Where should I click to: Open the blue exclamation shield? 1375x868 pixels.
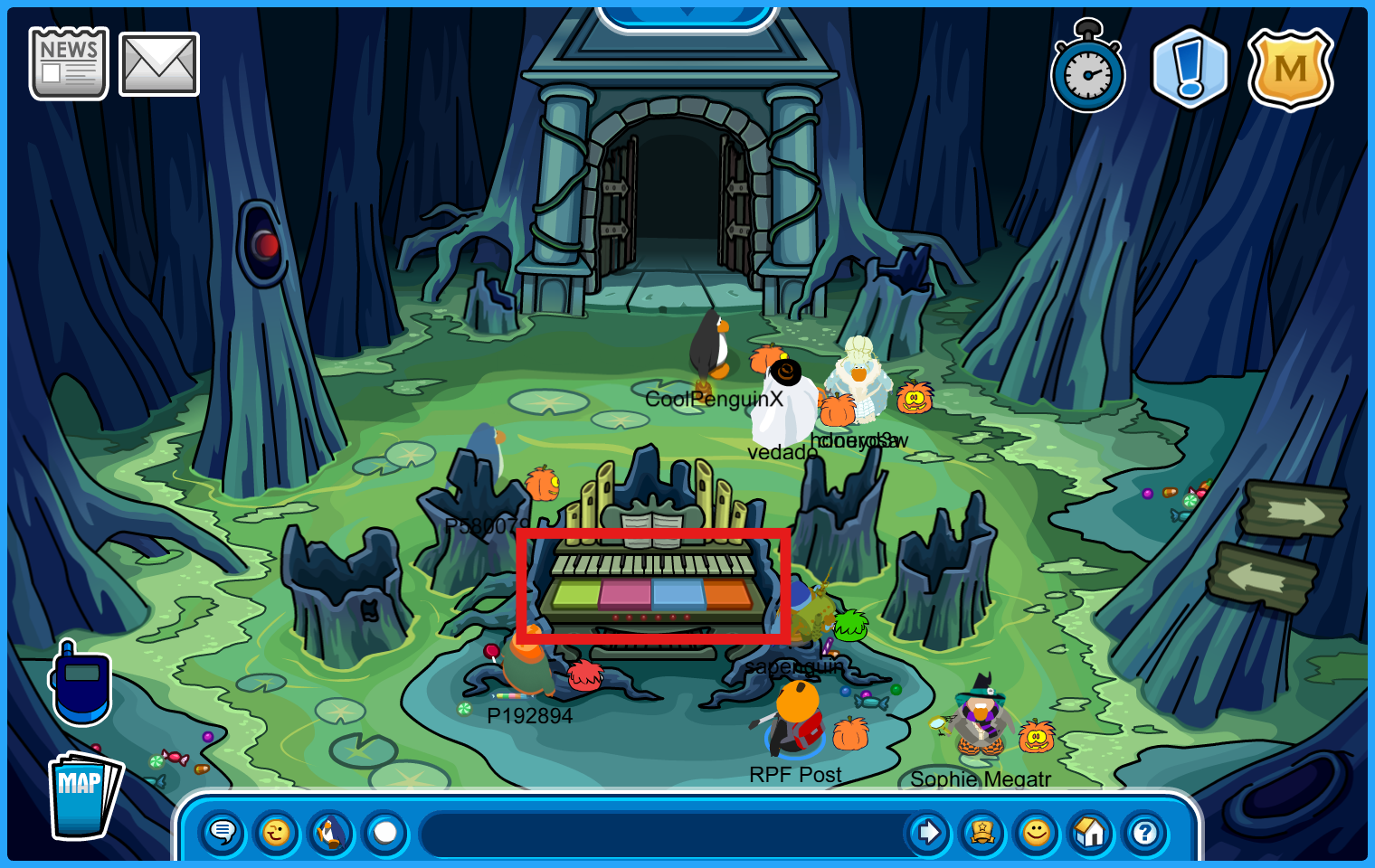1190,70
